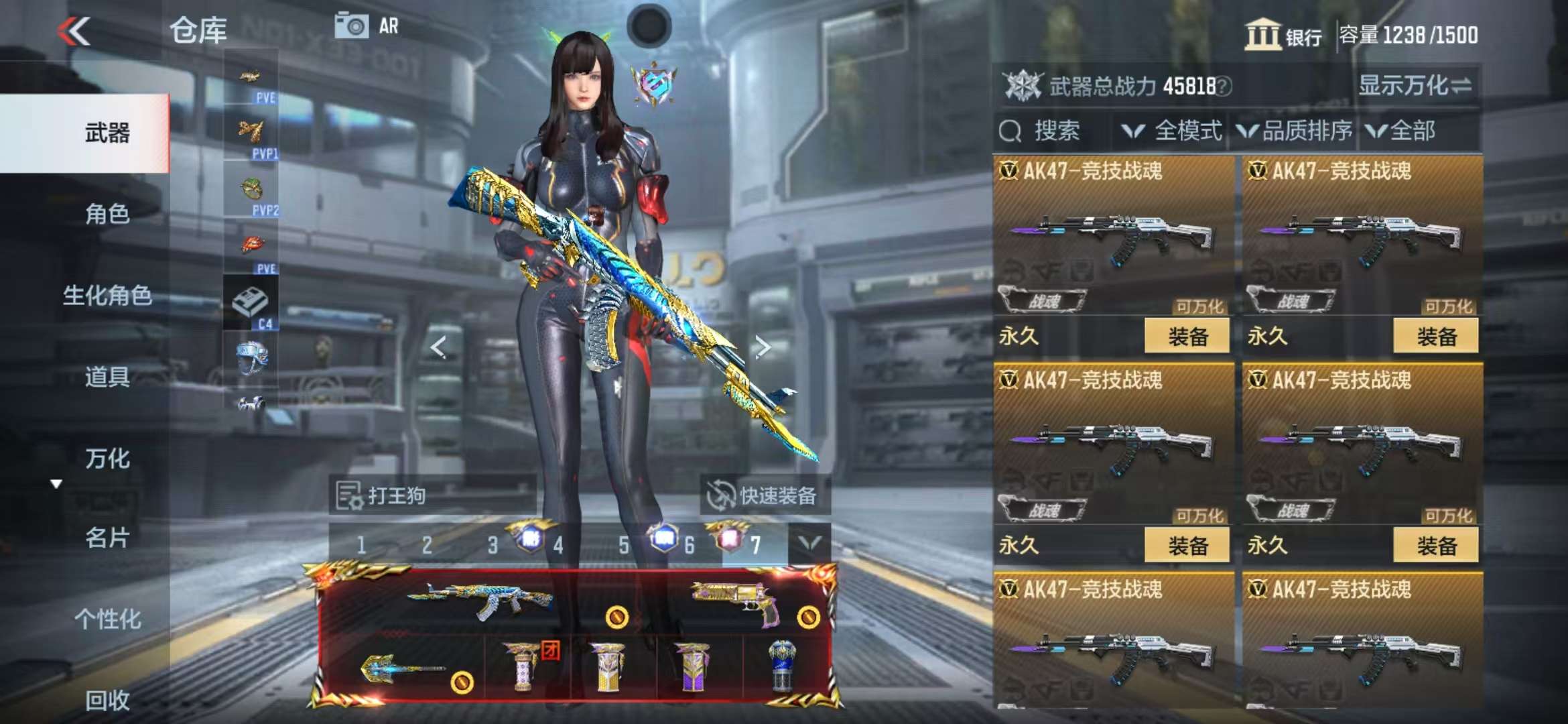
Task: Open the 银行 bank
Action: tap(1283, 35)
